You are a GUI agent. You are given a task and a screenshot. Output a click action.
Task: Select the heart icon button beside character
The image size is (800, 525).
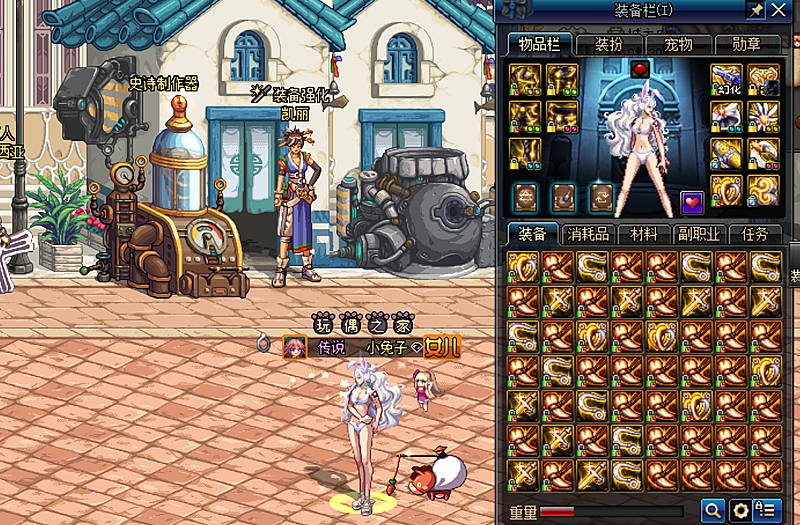coord(692,202)
